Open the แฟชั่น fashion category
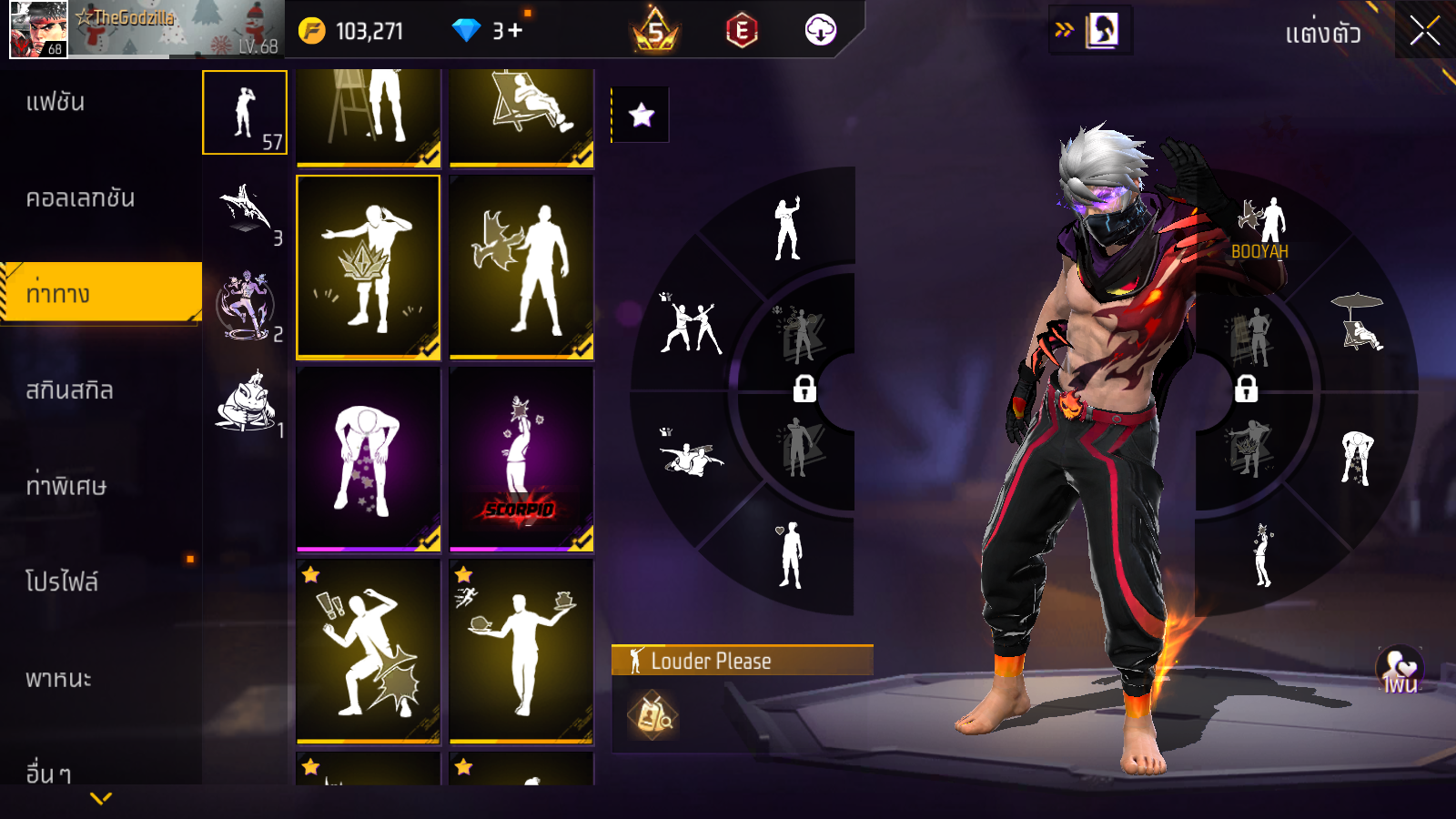The height and width of the screenshot is (819, 1456). [x=56, y=102]
